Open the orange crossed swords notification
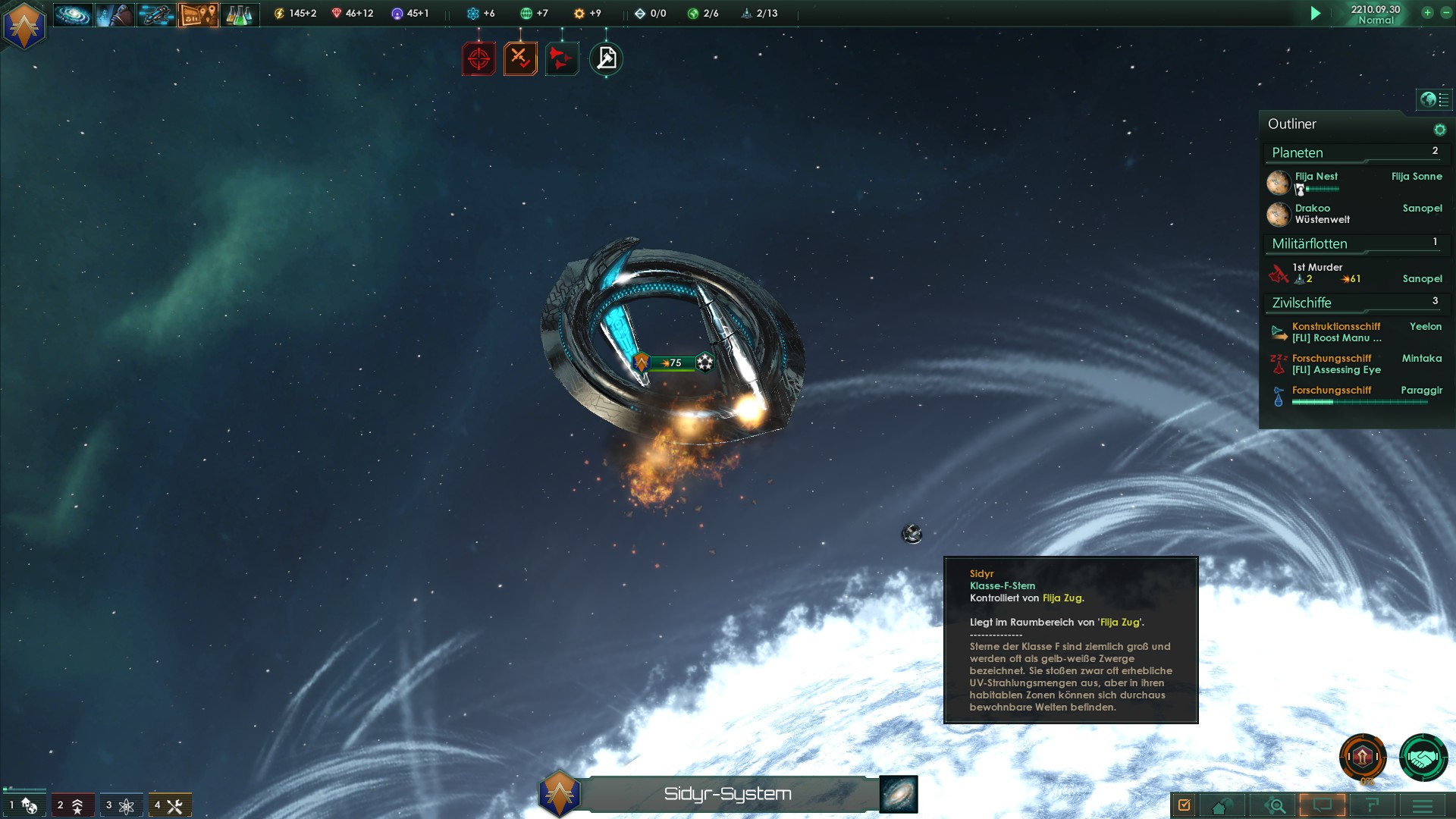 (x=520, y=58)
